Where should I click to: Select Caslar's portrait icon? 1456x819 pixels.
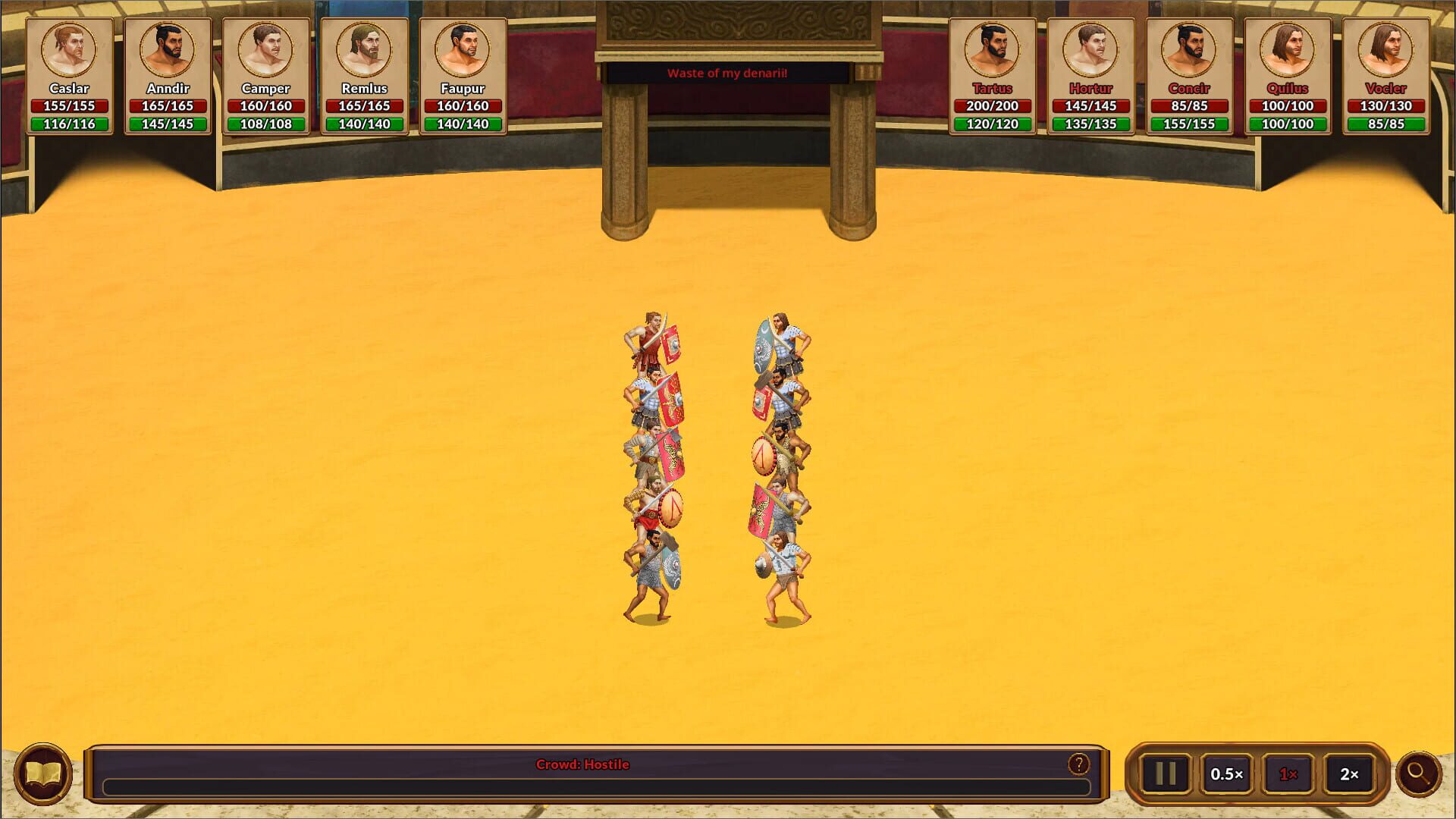(71, 48)
